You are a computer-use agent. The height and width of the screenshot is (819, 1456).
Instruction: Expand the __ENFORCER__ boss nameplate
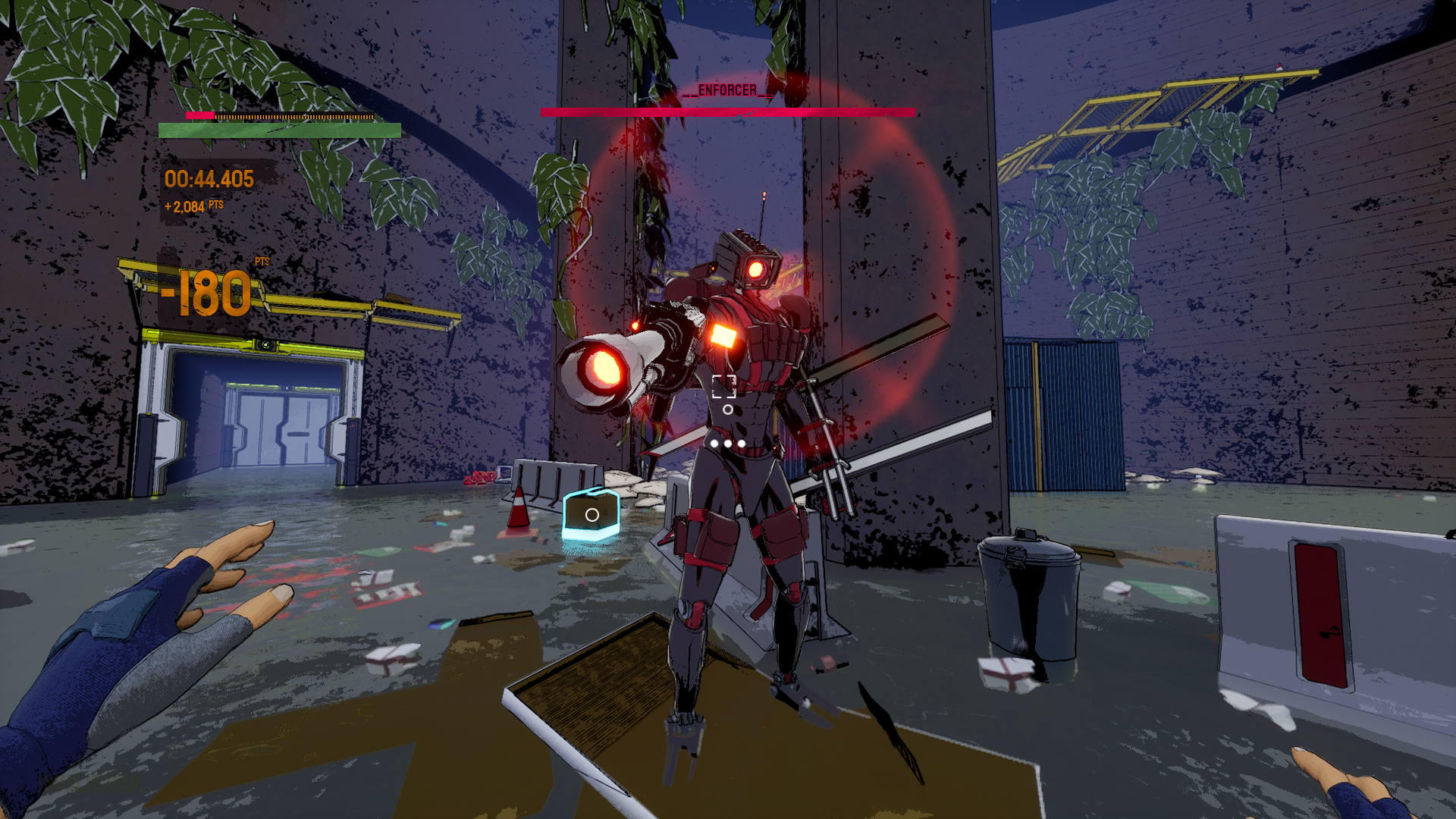click(727, 90)
